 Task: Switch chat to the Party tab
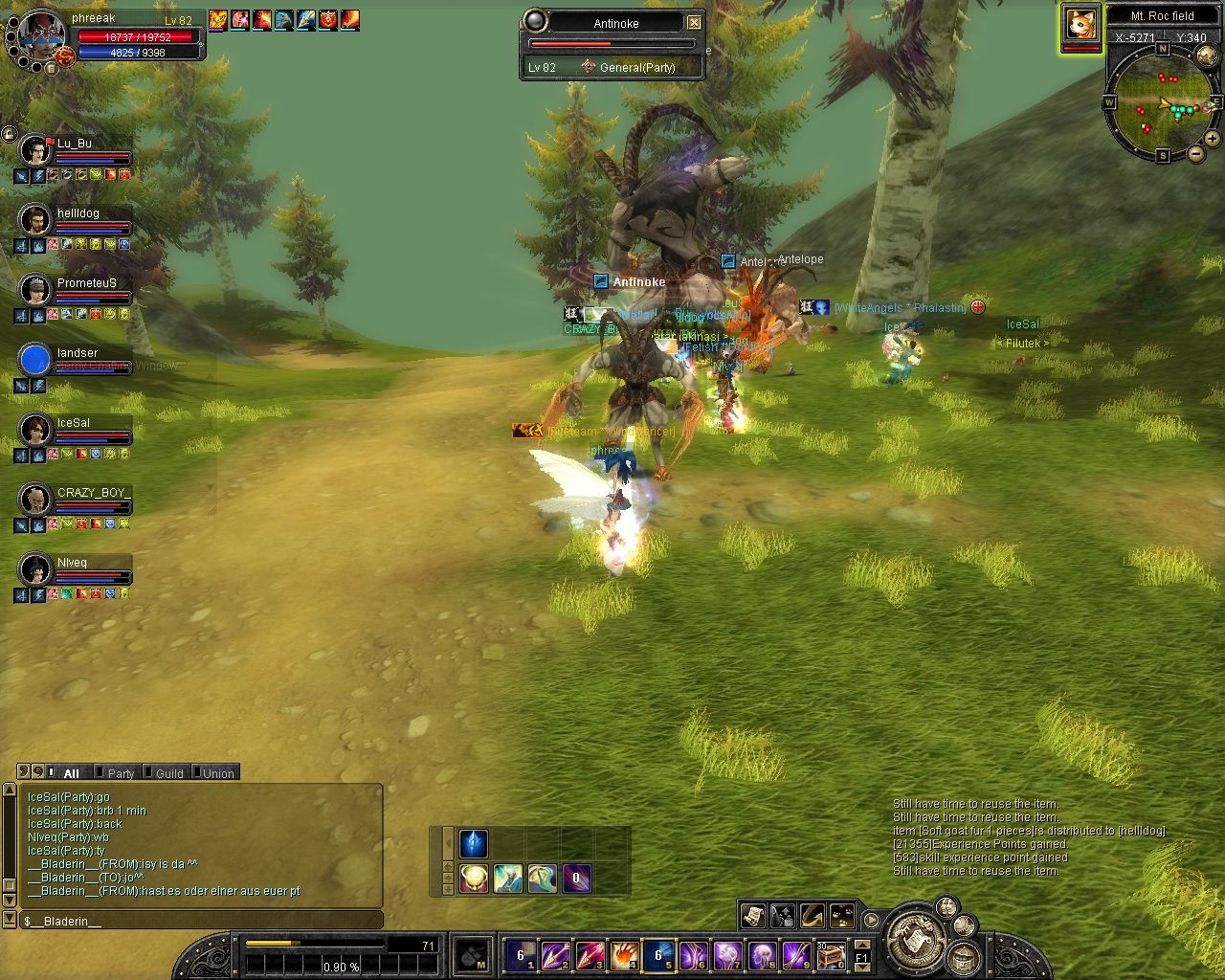[x=121, y=773]
